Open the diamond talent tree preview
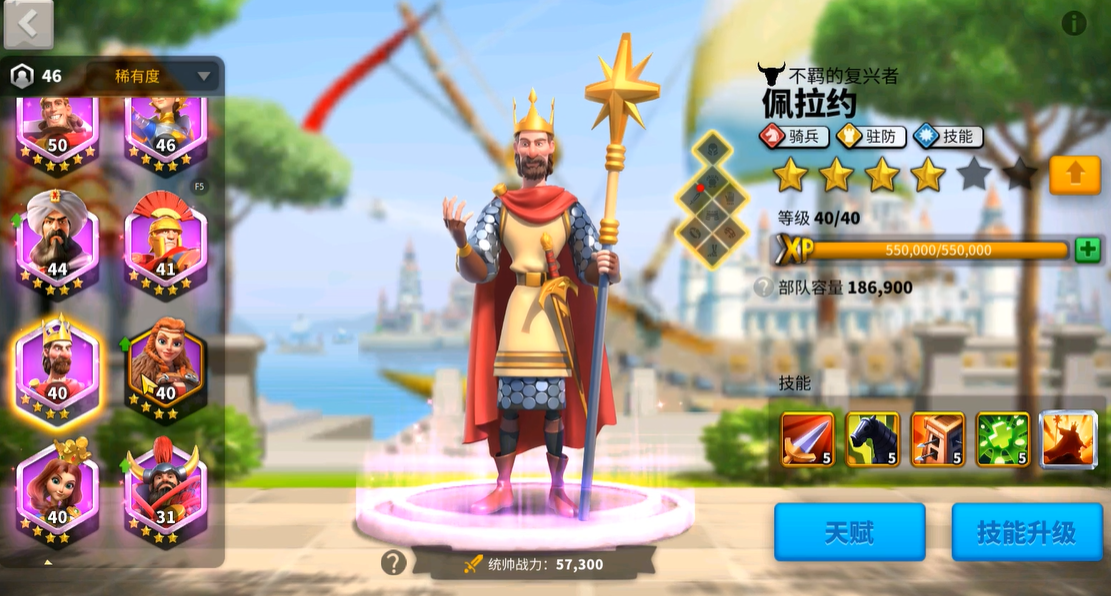This screenshot has height=596, width=1111. (x=712, y=199)
